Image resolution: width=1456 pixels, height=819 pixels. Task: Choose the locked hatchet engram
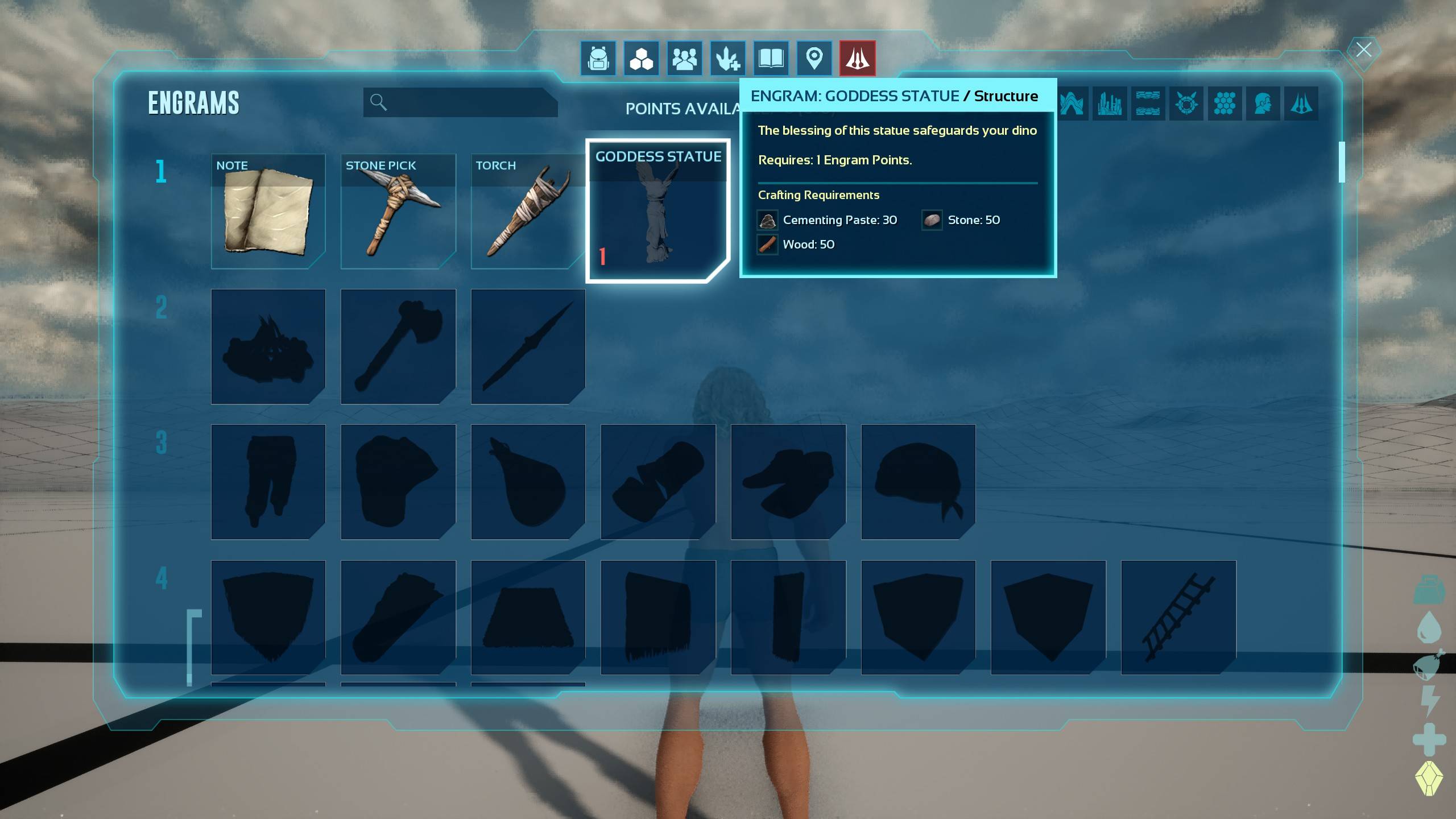[x=398, y=346]
